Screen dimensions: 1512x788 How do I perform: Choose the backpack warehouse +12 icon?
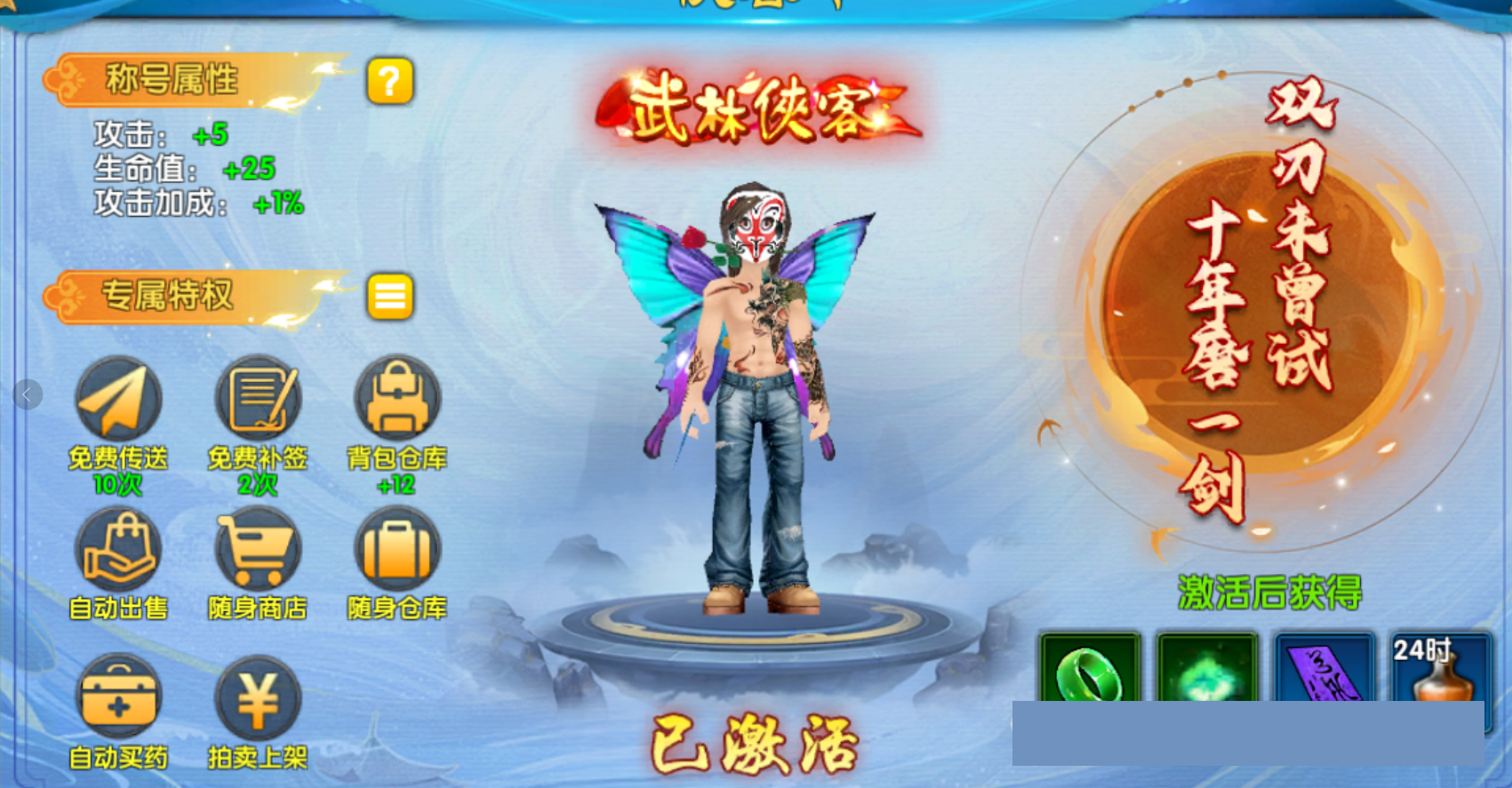point(396,399)
